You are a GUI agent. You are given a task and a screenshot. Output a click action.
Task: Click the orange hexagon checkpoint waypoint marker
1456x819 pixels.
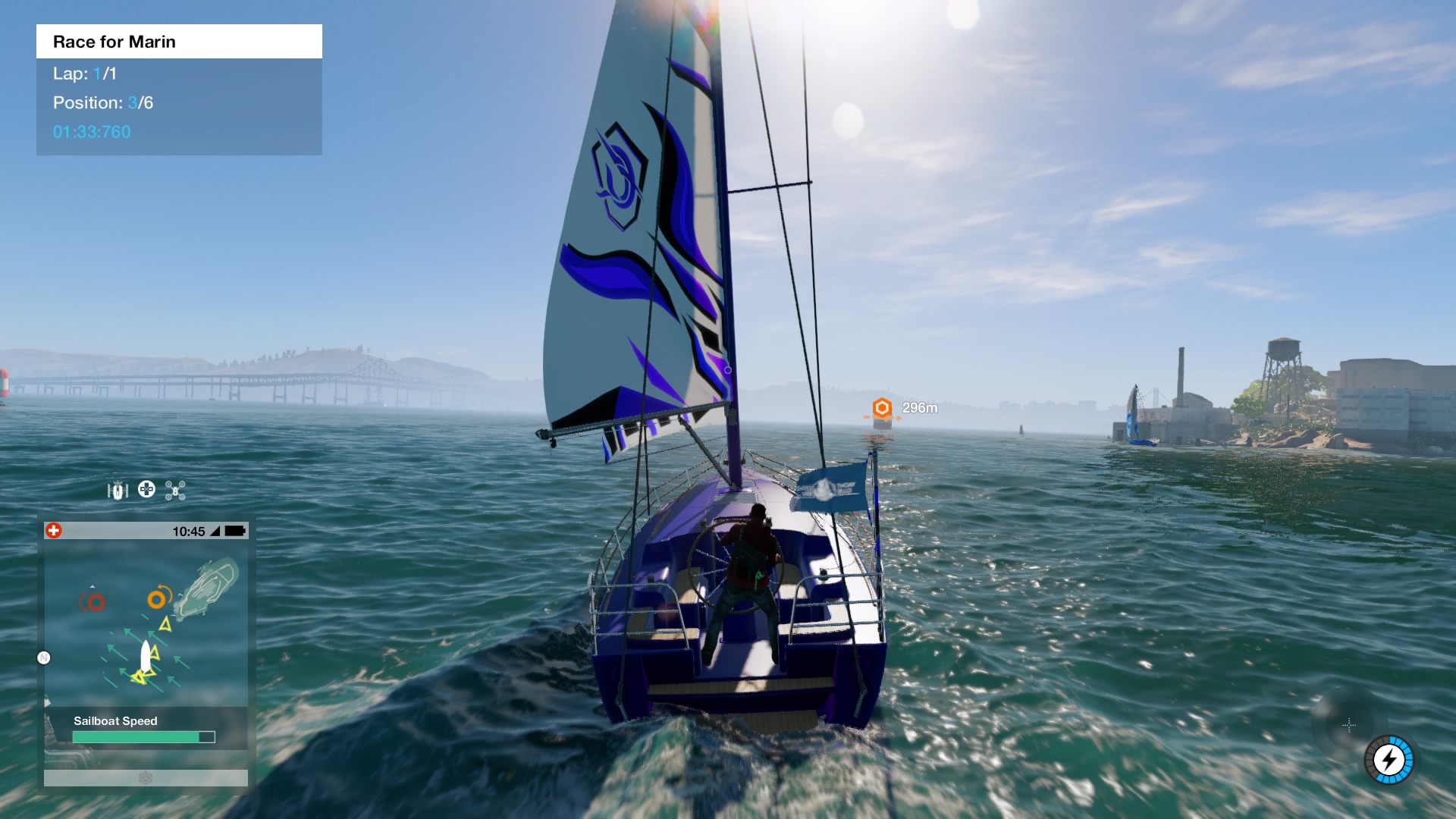pyautogui.click(x=881, y=408)
